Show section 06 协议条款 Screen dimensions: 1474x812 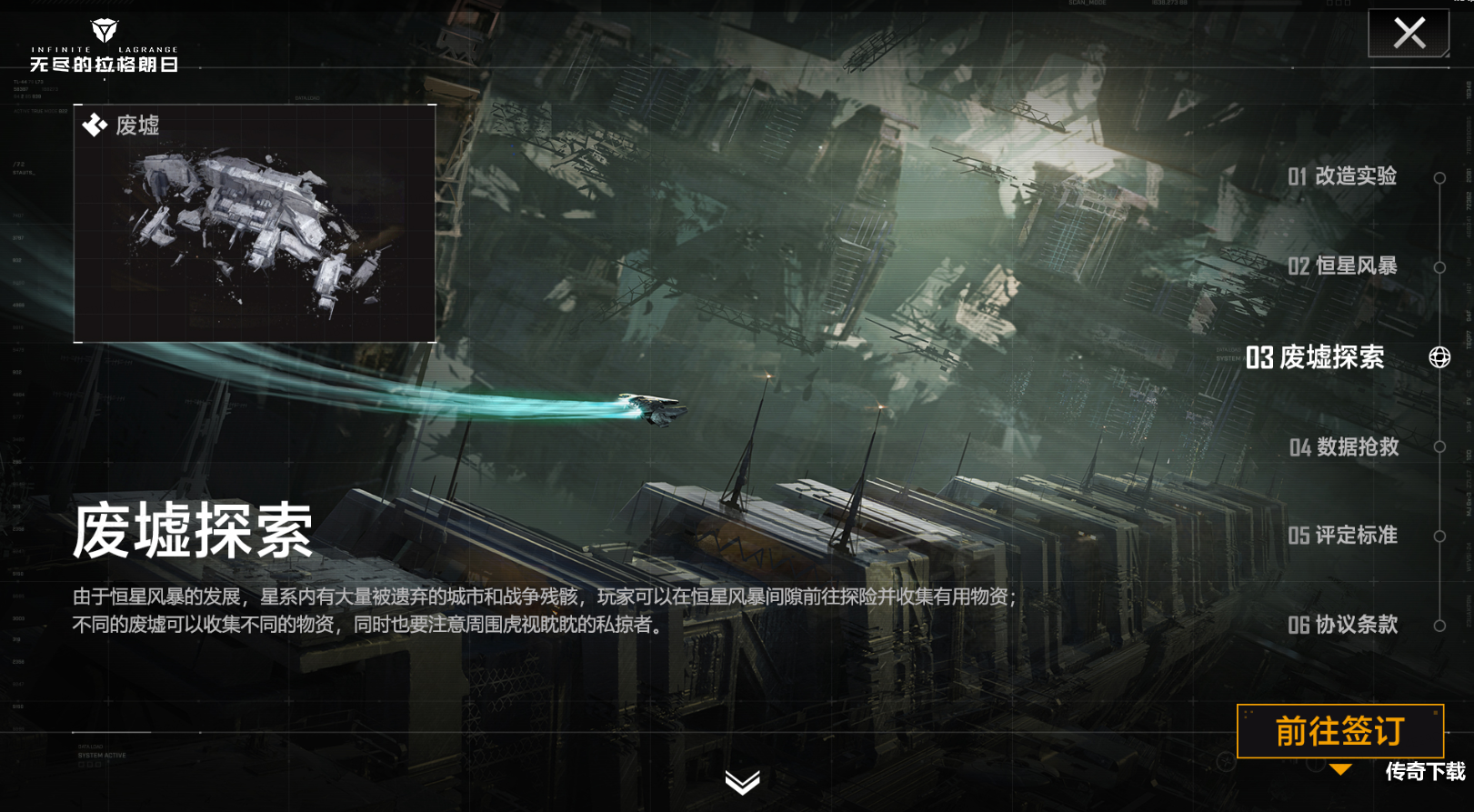pos(1342,625)
